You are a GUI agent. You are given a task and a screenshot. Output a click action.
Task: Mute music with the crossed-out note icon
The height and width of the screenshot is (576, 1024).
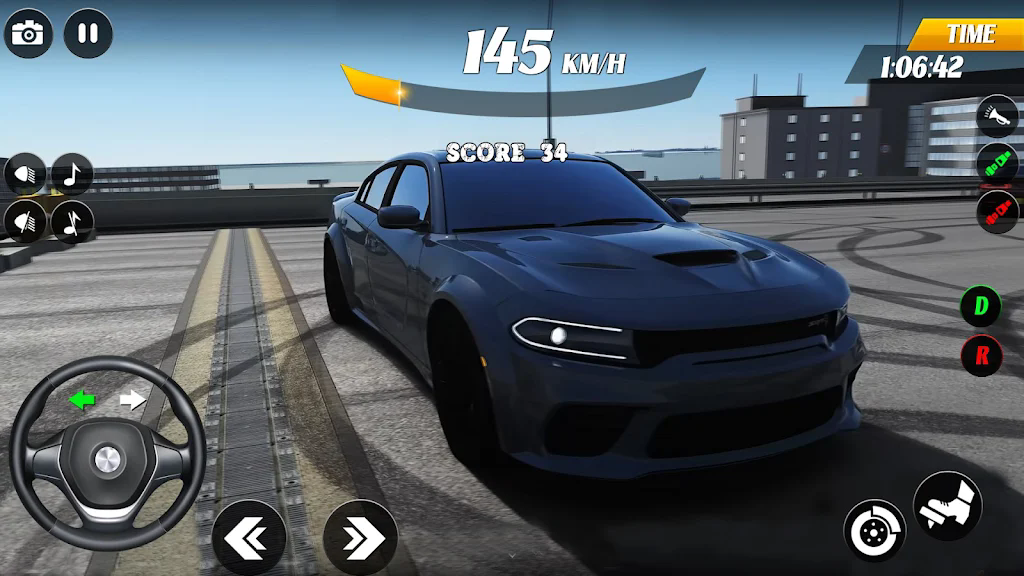[x=72, y=221]
